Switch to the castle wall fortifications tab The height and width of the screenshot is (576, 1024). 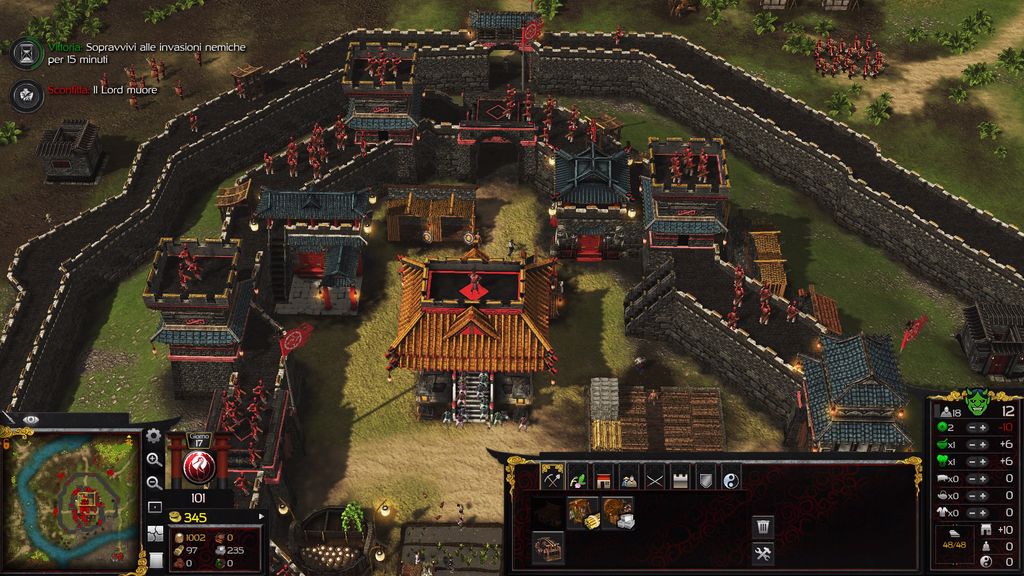pos(680,478)
